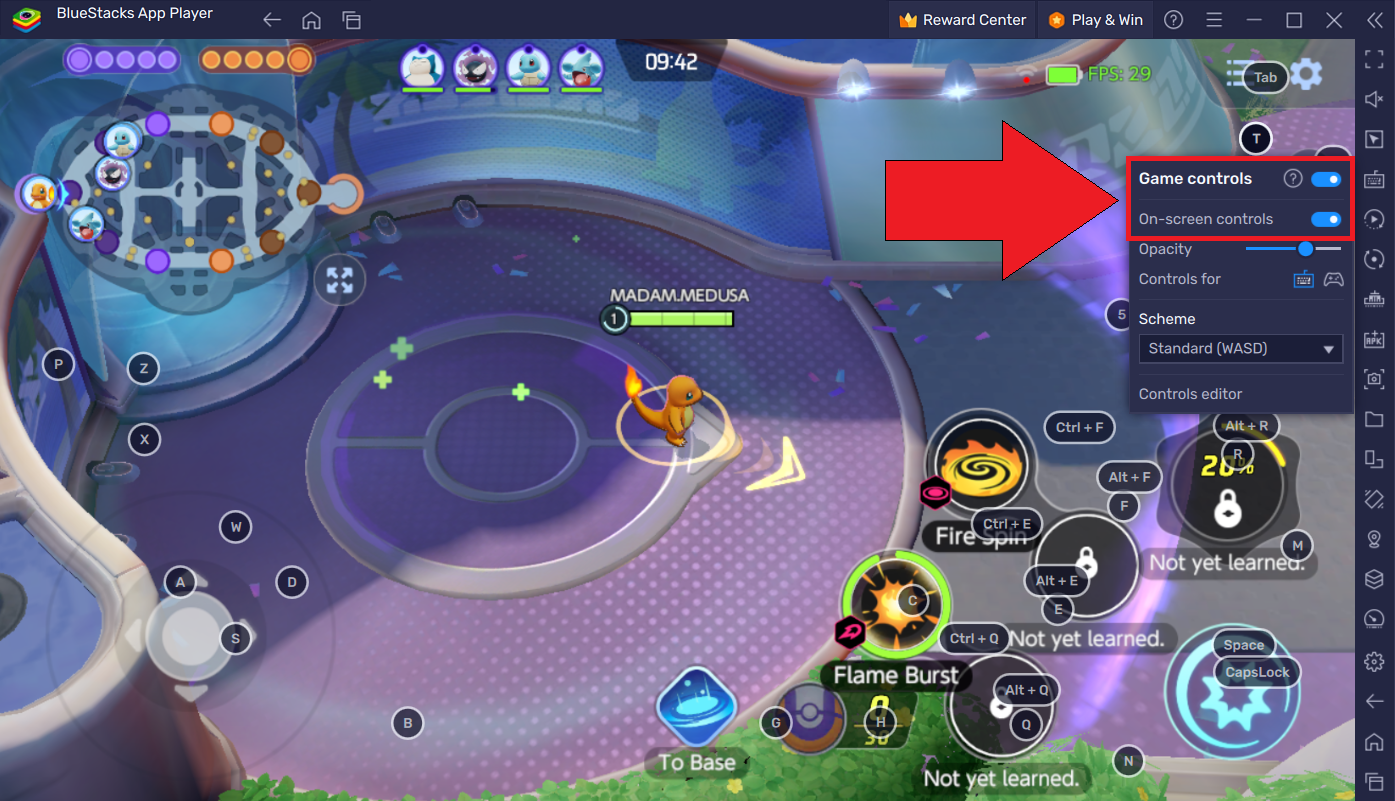
Task: Mute emulator audio via the speaker icon
Action: click(x=1374, y=100)
